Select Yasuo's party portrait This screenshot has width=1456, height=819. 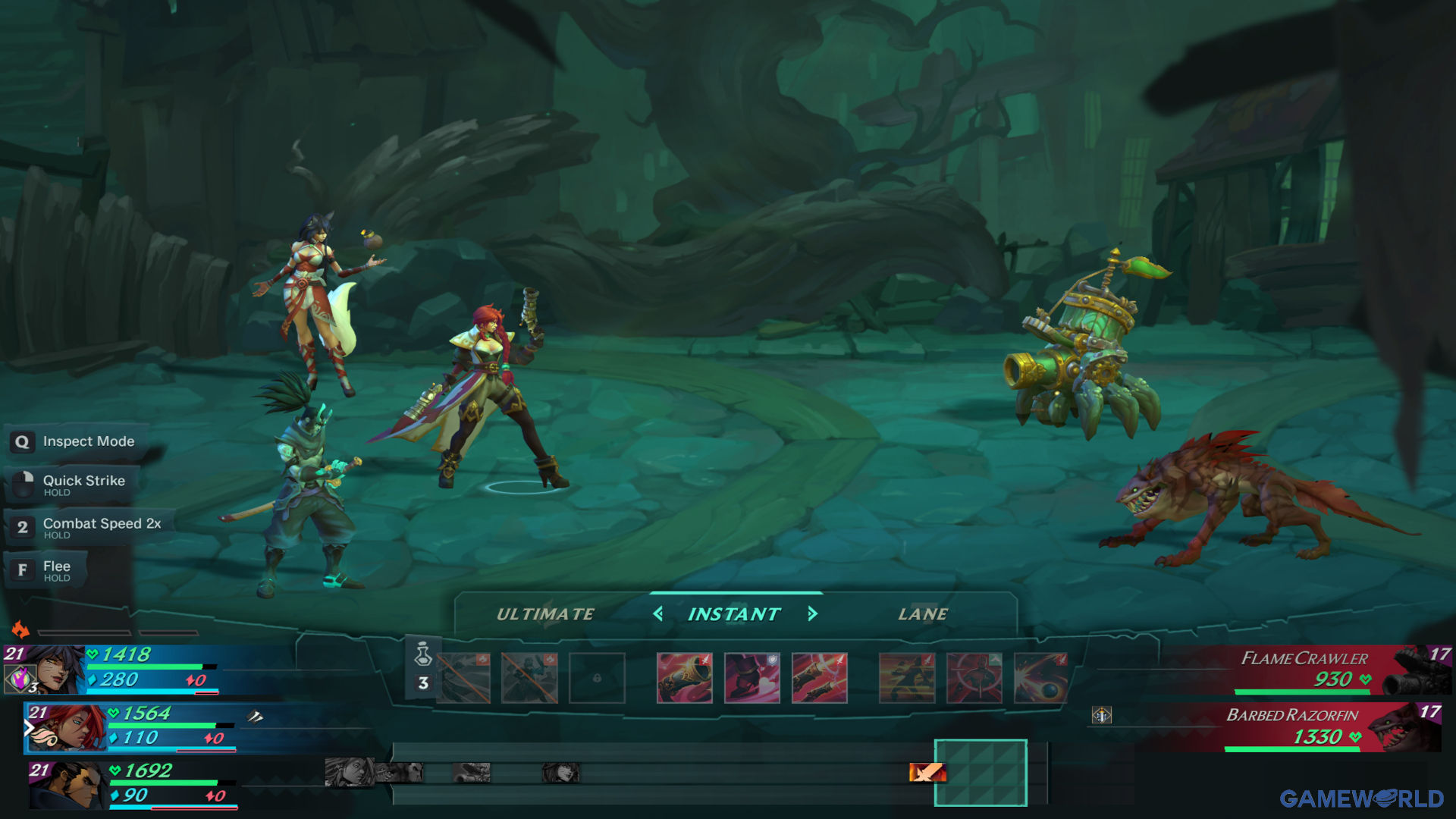tap(72, 786)
